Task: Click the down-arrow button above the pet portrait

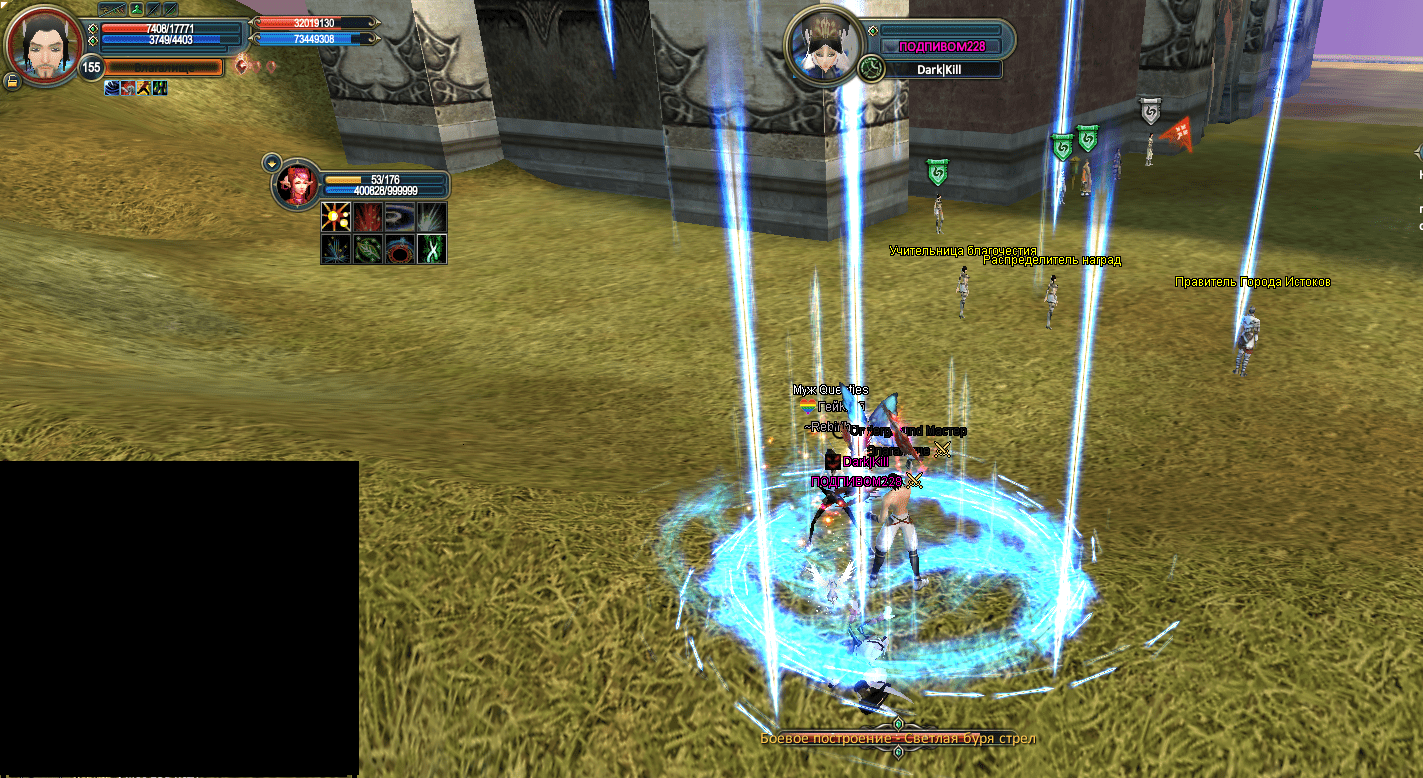Action: tap(271, 162)
